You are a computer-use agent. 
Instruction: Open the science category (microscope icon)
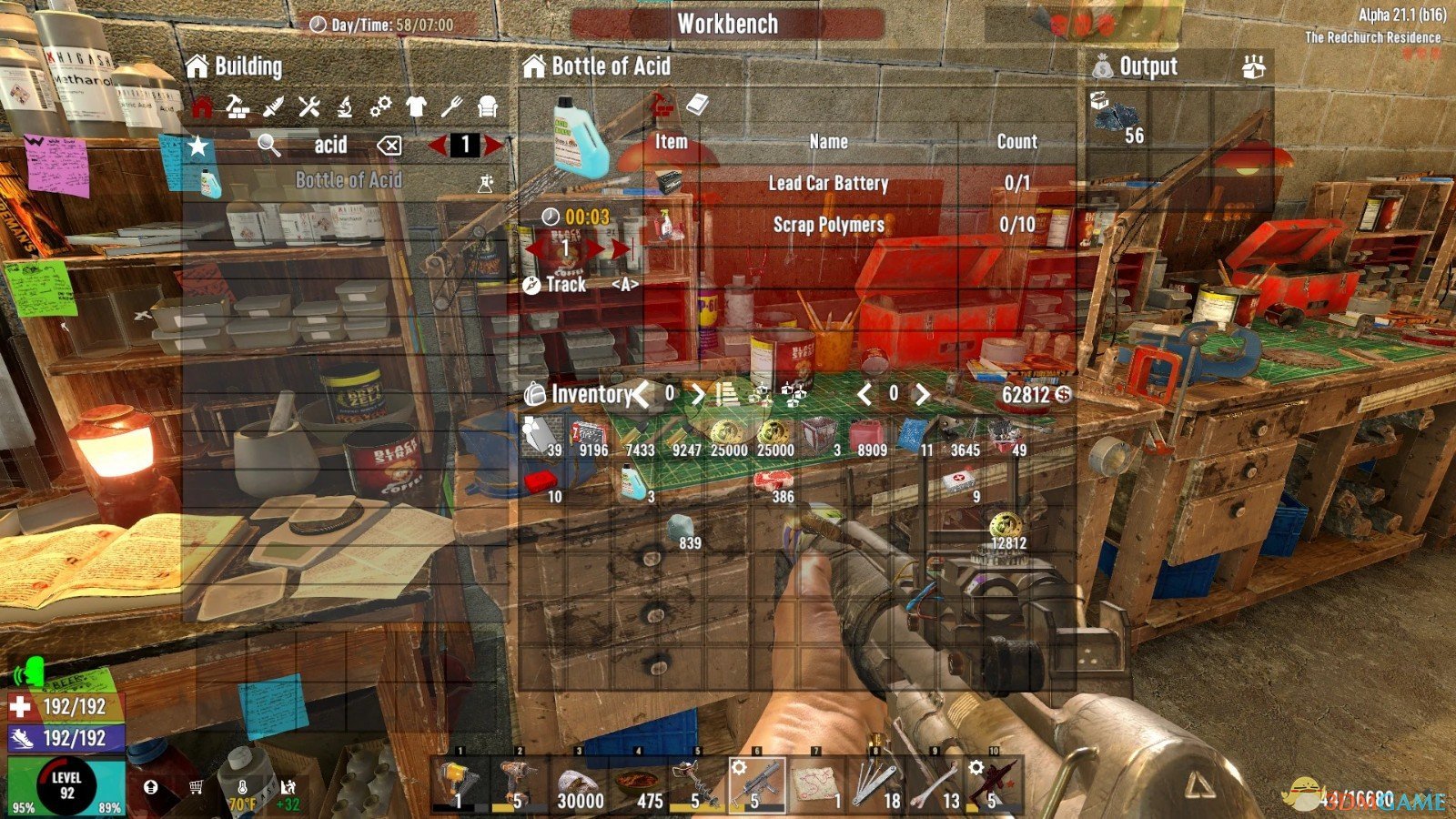pyautogui.click(x=346, y=106)
